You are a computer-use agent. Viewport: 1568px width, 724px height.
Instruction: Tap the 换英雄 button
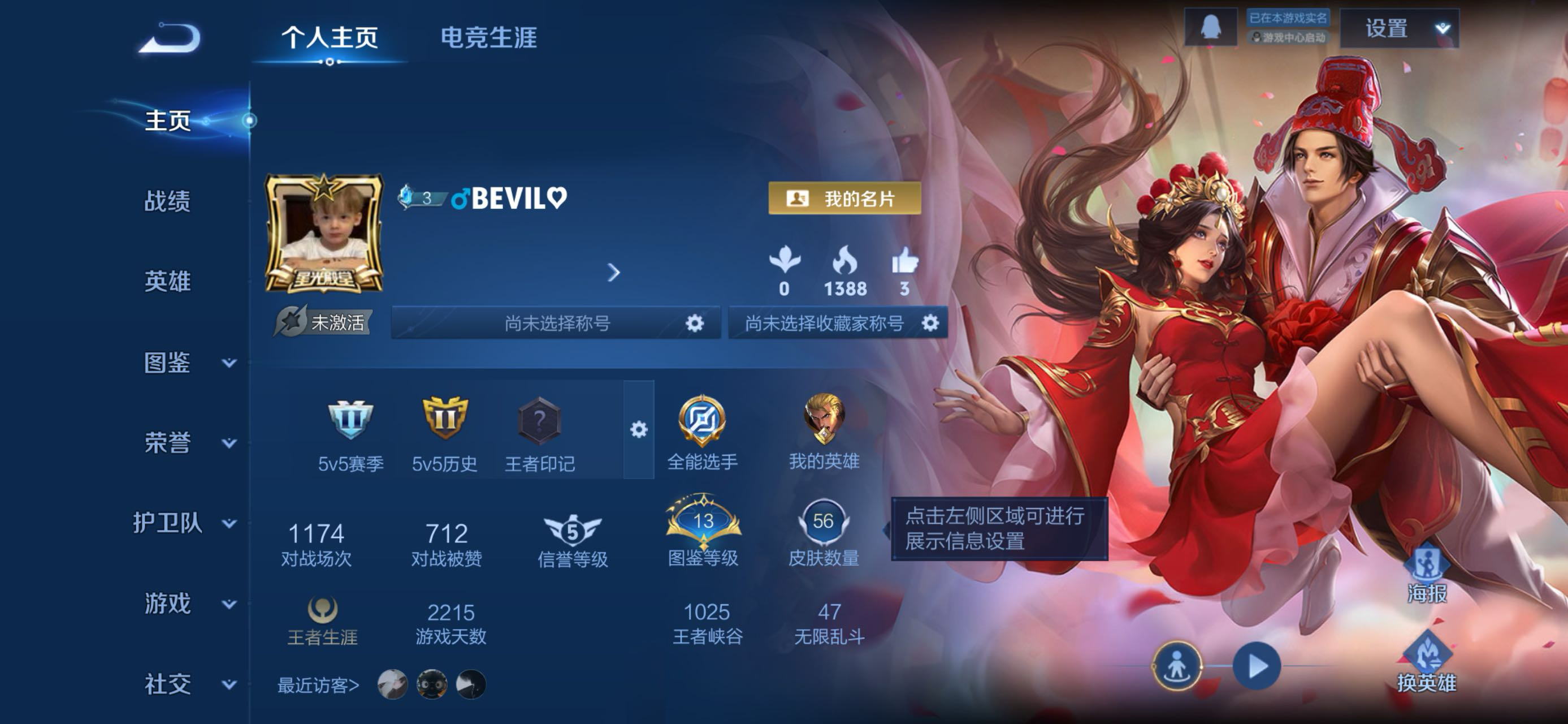(1426, 662)
